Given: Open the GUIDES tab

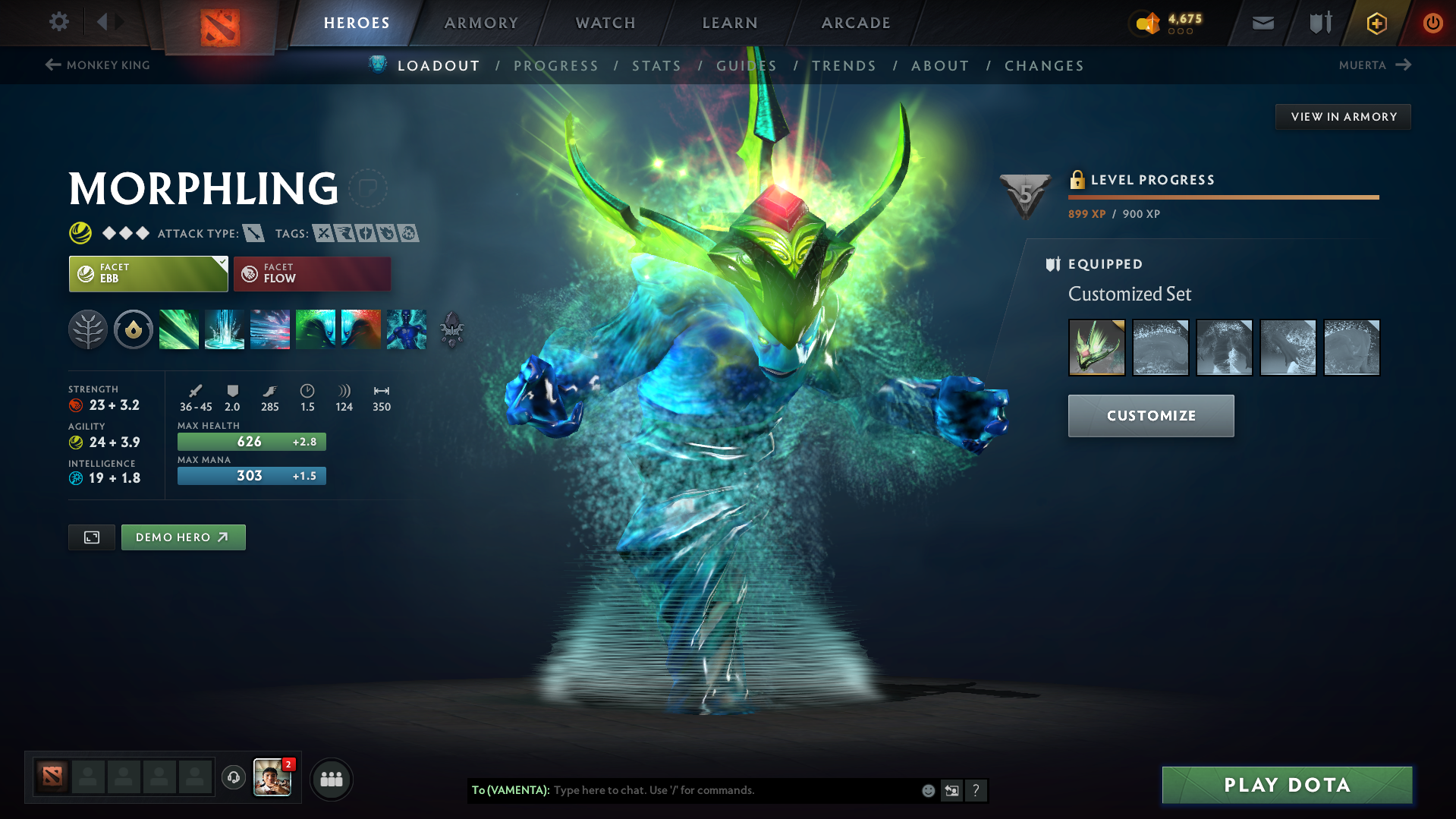Looking at the screenshot, I should (x=747, y=66).
